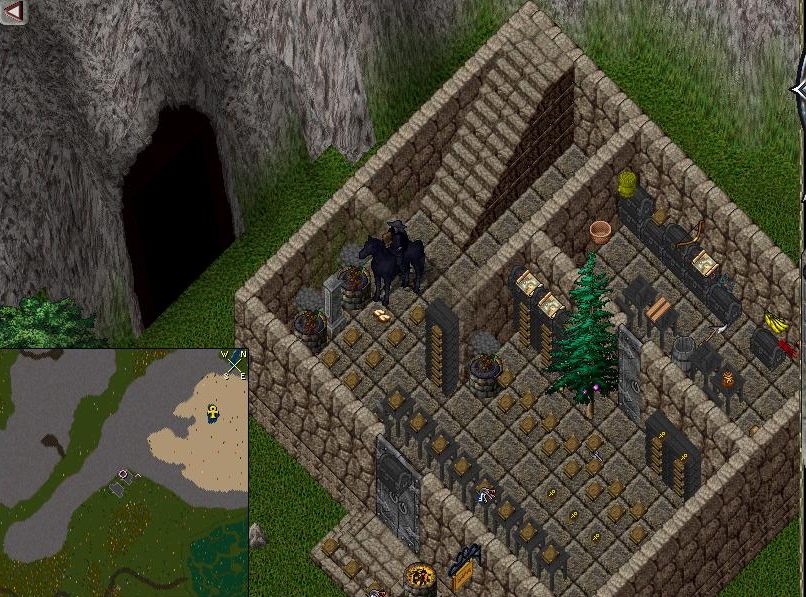Click the red left-arrow button
Viewport: 806px width, 597px height.
click(x=13, y=11)
